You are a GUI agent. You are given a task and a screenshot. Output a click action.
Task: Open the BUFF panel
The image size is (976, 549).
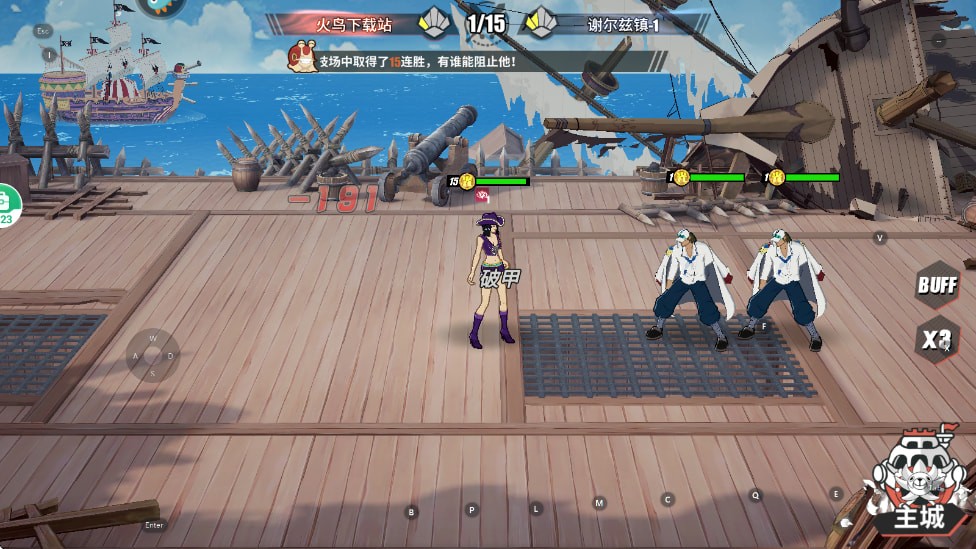tap(937, 285)
